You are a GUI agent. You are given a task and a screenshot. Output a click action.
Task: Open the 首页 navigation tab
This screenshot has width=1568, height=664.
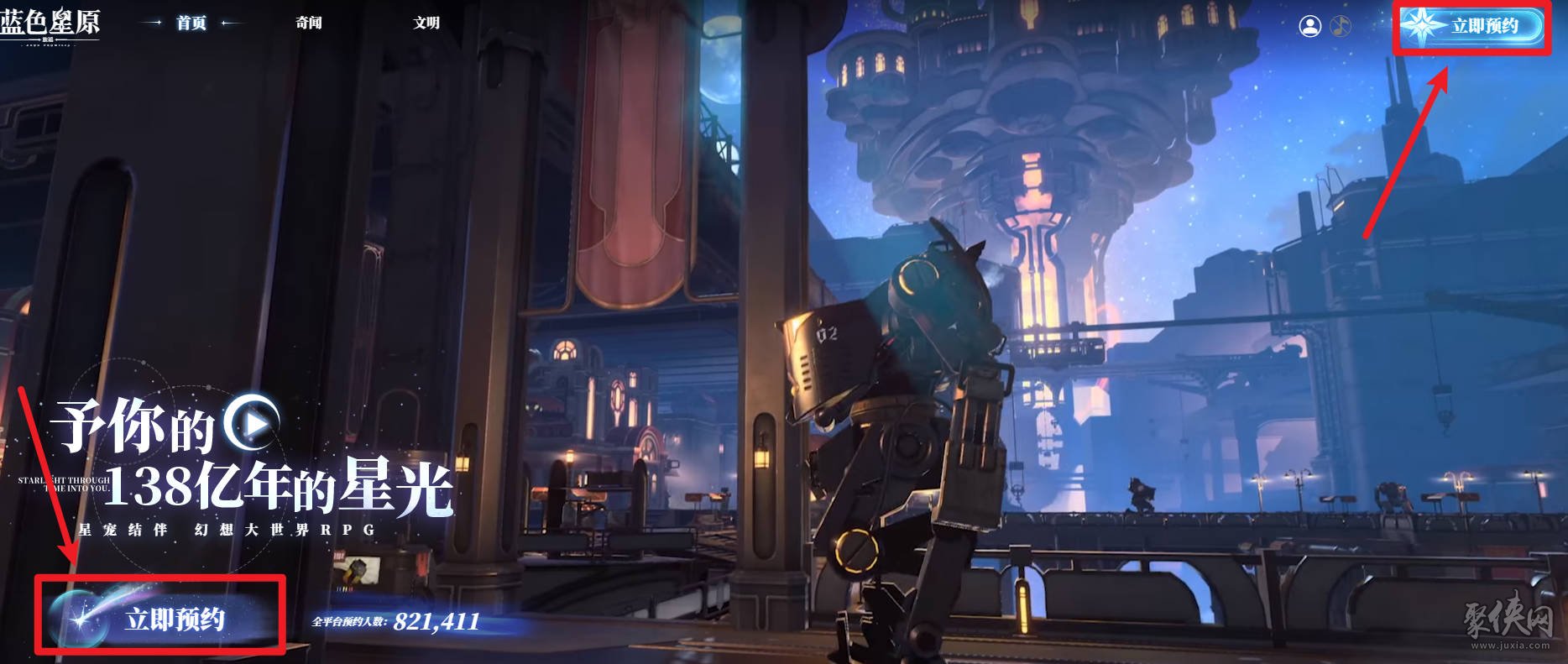[x=191, y=23]
